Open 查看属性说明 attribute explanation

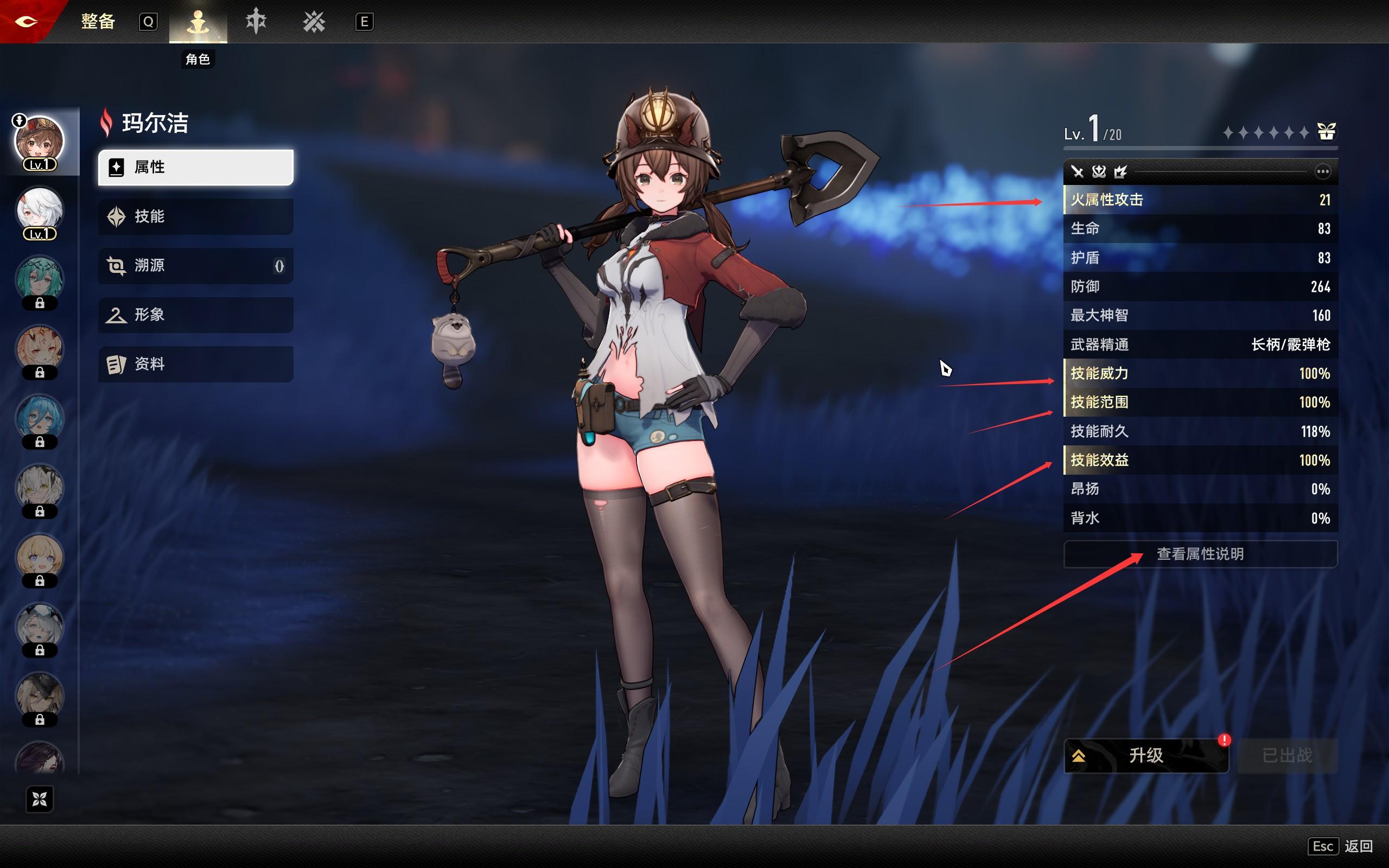pos(1200,554)
